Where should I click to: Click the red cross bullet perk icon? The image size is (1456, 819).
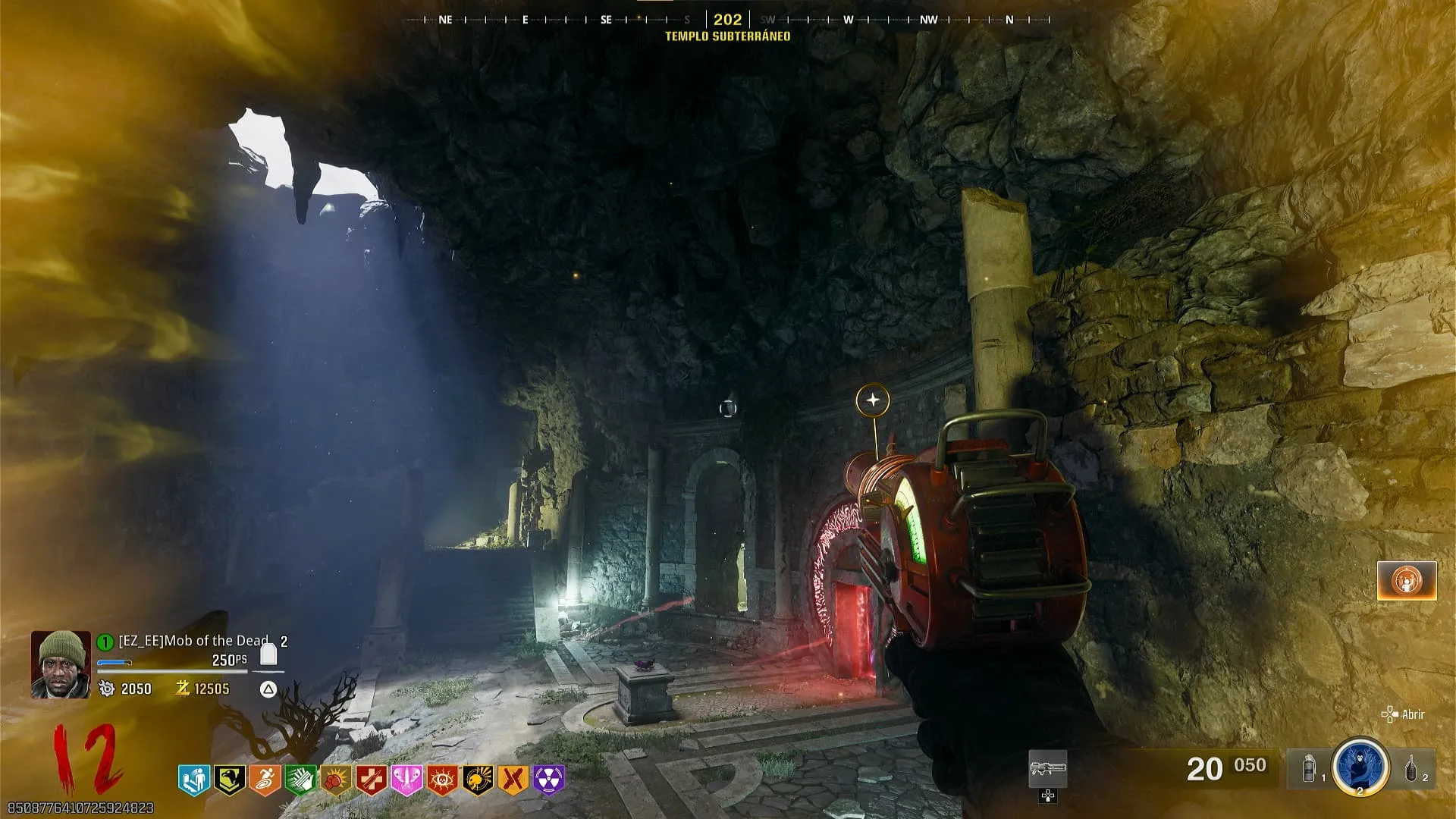click(372, 780)
